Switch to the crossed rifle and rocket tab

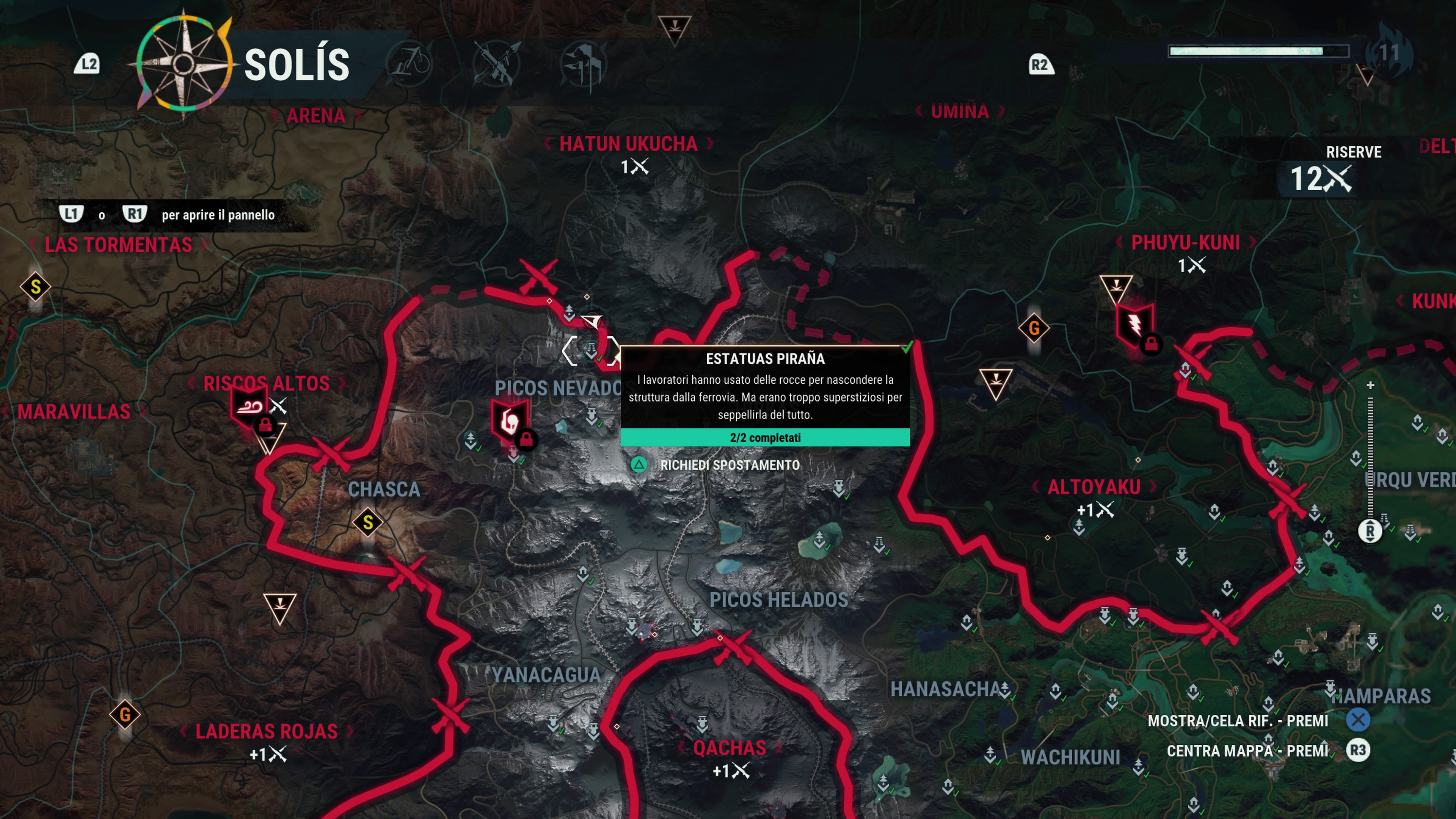coord(496,64)
